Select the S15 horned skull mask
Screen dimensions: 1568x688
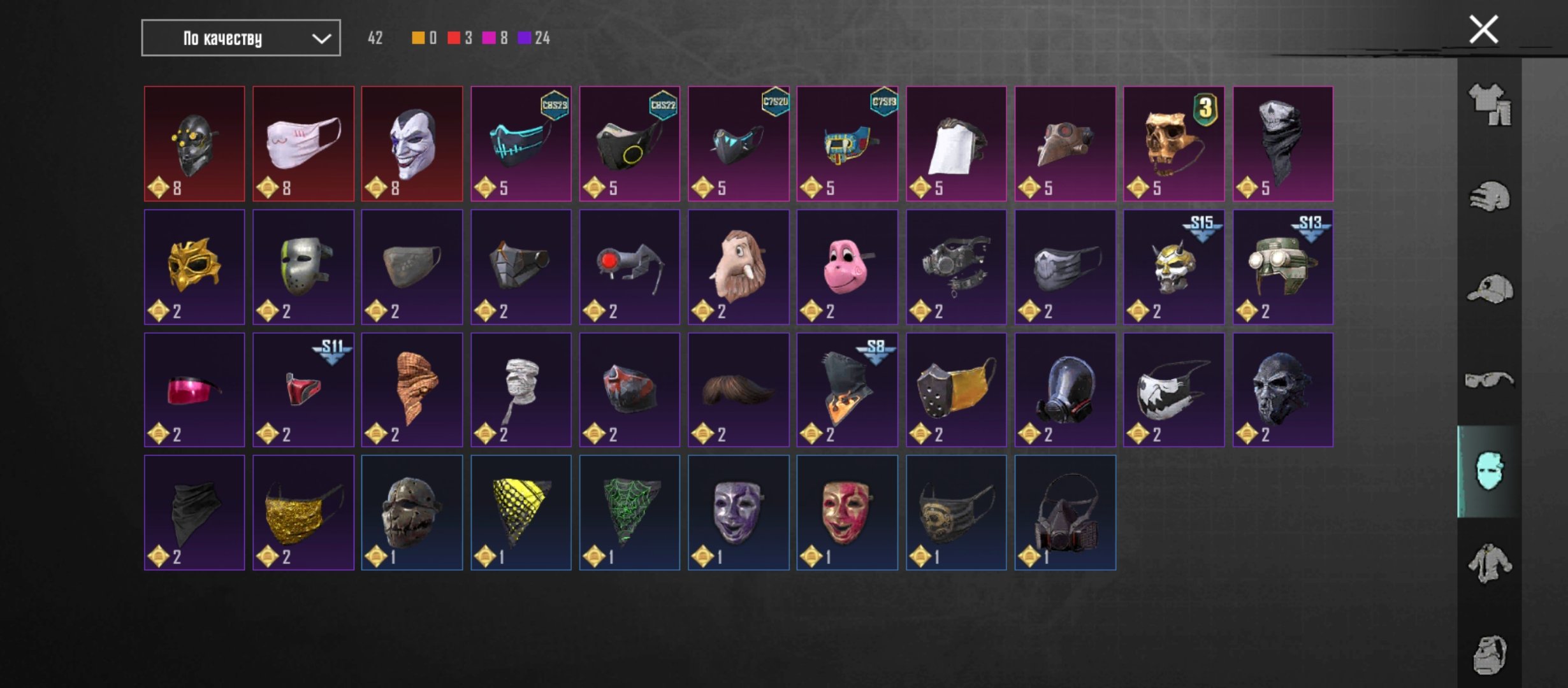1173,267
